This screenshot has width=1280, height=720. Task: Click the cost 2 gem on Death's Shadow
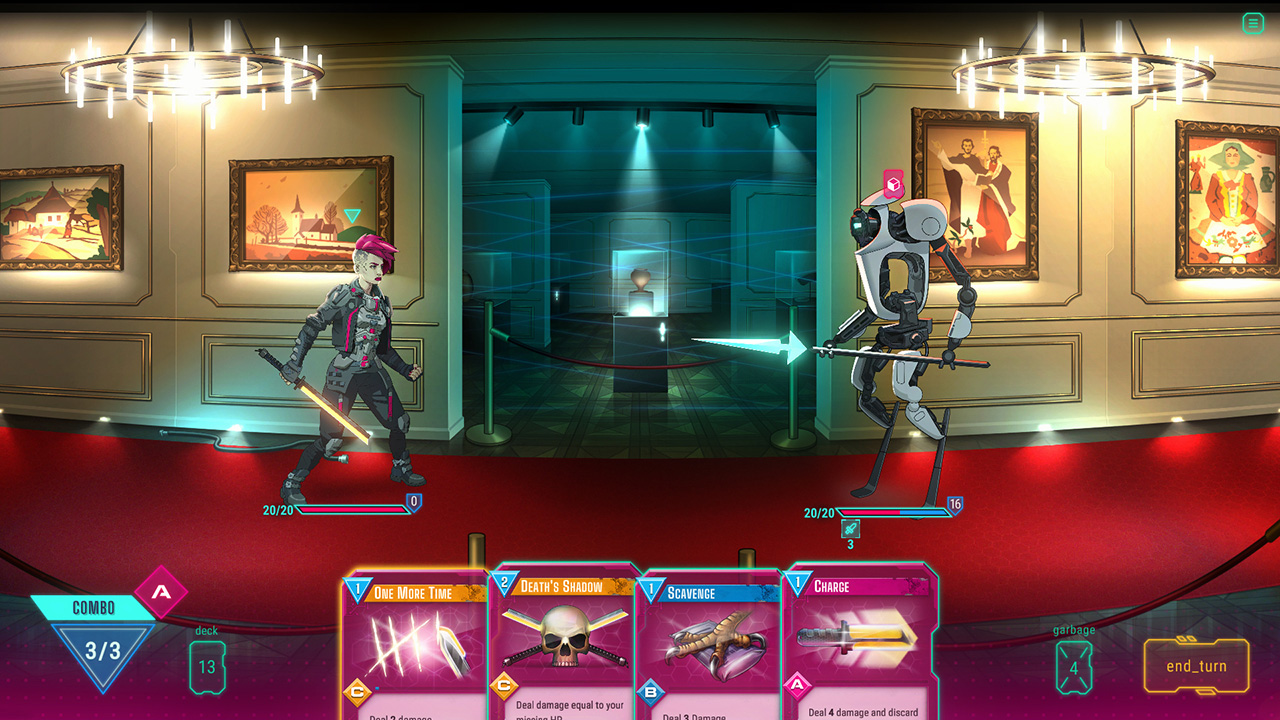[506, 580]
